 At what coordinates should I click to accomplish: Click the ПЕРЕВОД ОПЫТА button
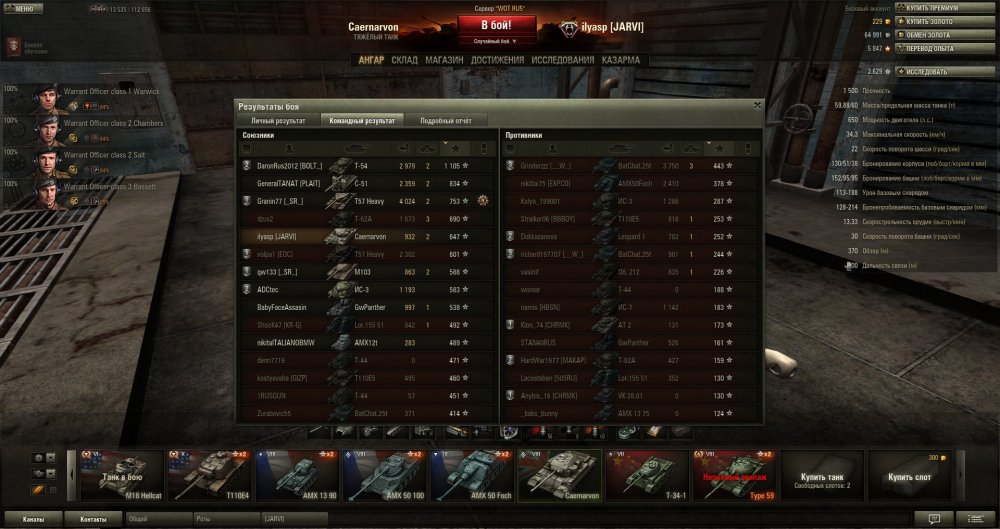tap(932, 47)
